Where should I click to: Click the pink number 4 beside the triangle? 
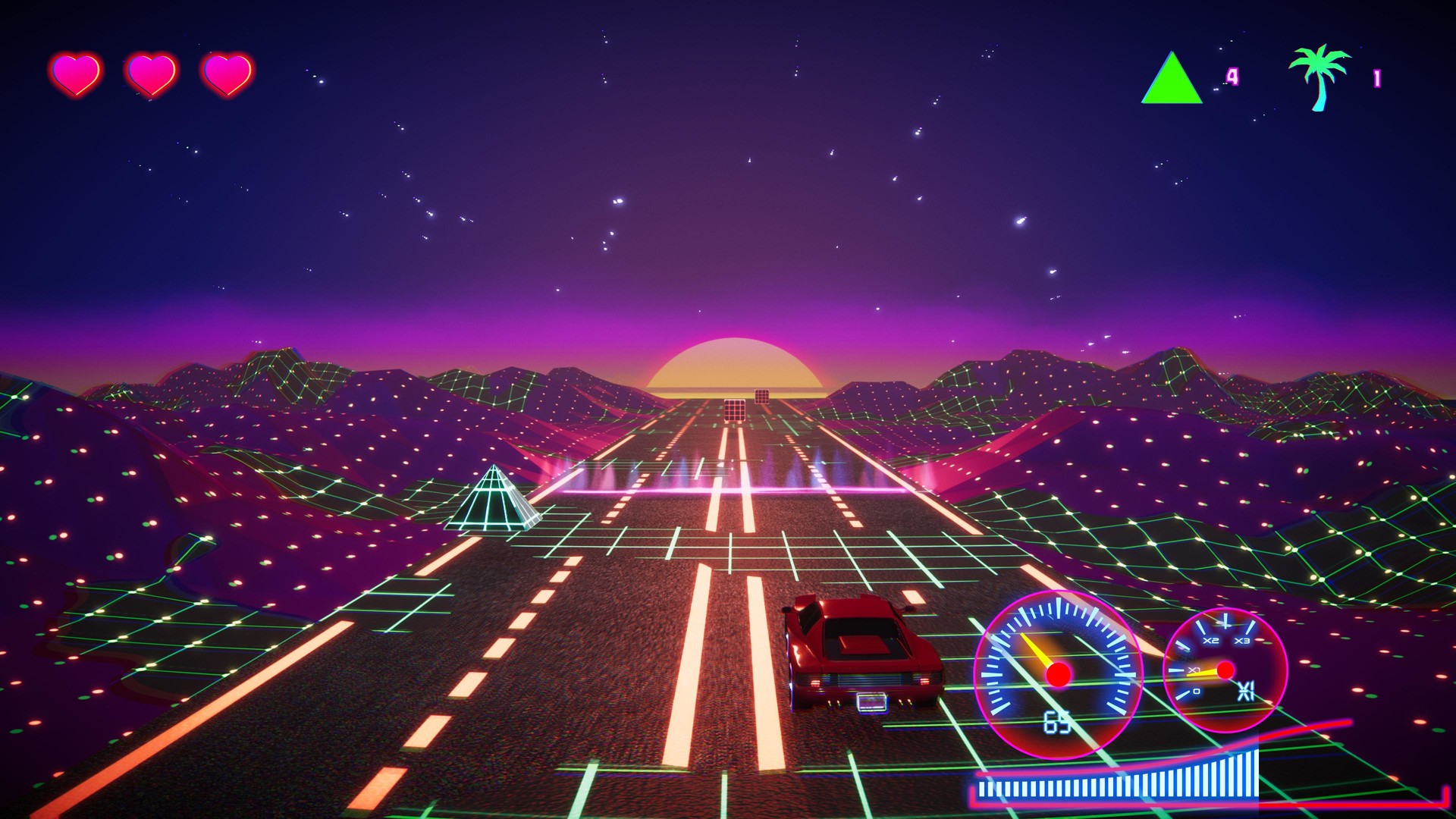tap(1232, 76)
